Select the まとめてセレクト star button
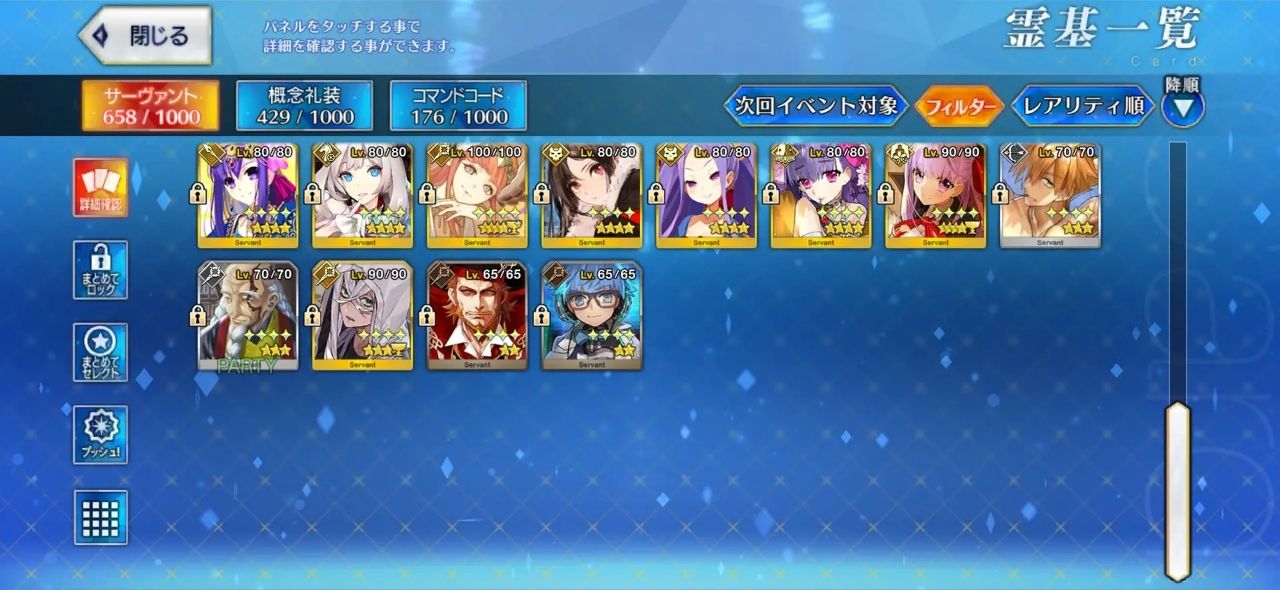 coord(100,352)
